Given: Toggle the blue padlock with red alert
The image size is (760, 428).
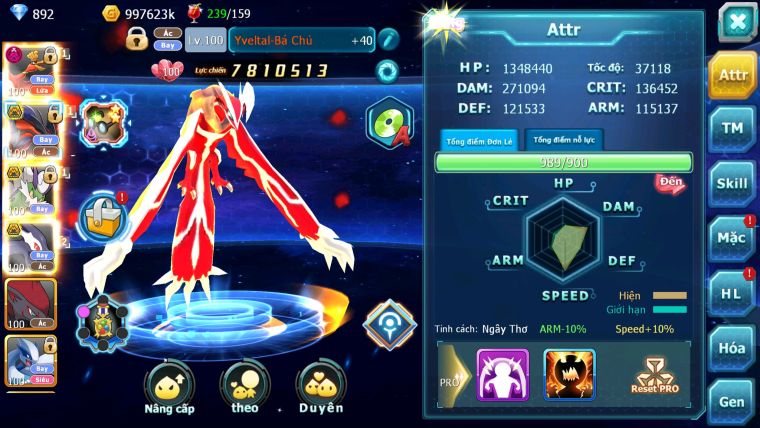Looking at the screenshot, I should pyautogui.click(x=102, y=214).
